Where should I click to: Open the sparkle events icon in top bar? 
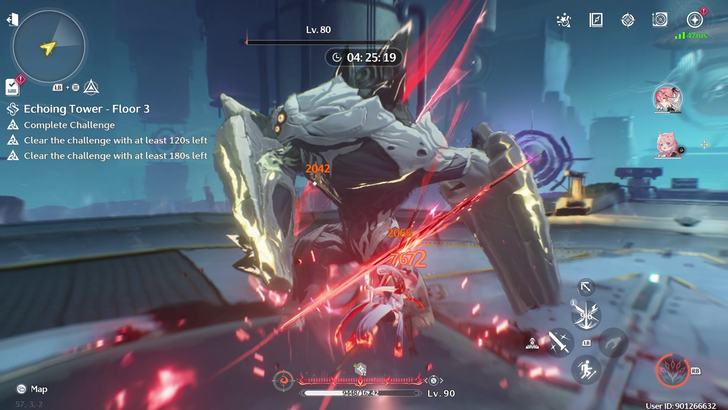[x=564, y=20]
